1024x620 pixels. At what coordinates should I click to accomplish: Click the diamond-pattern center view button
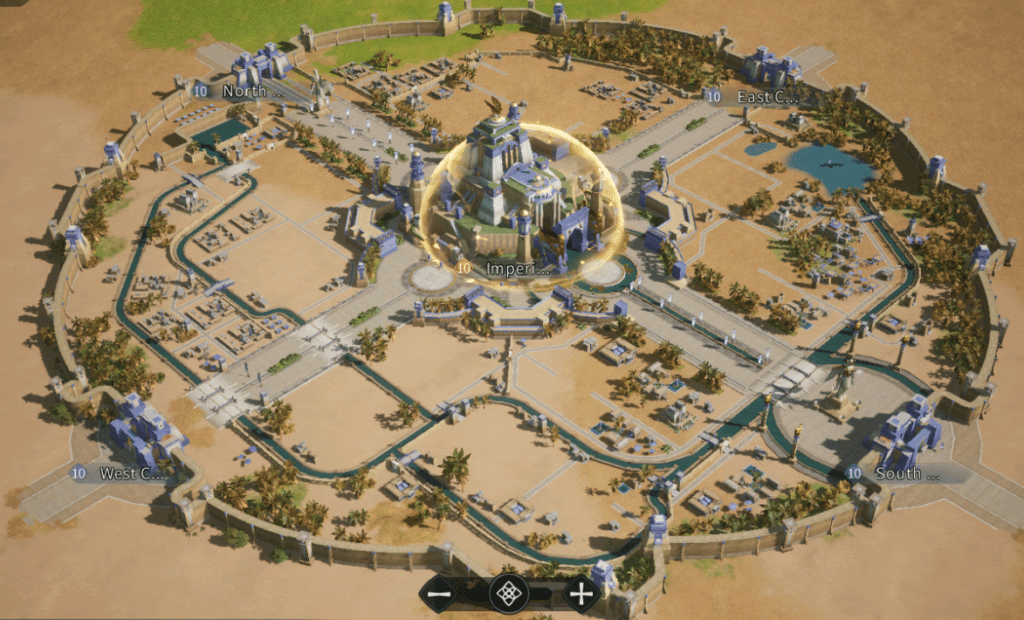click(509, 594)
